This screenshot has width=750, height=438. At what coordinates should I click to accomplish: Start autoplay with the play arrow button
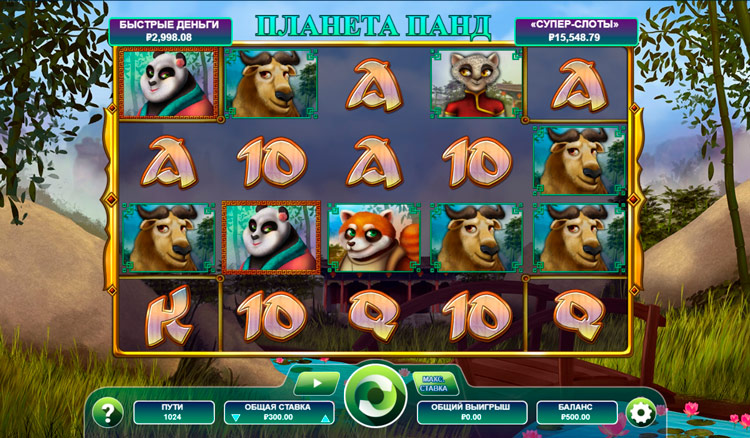click(316, 380)
